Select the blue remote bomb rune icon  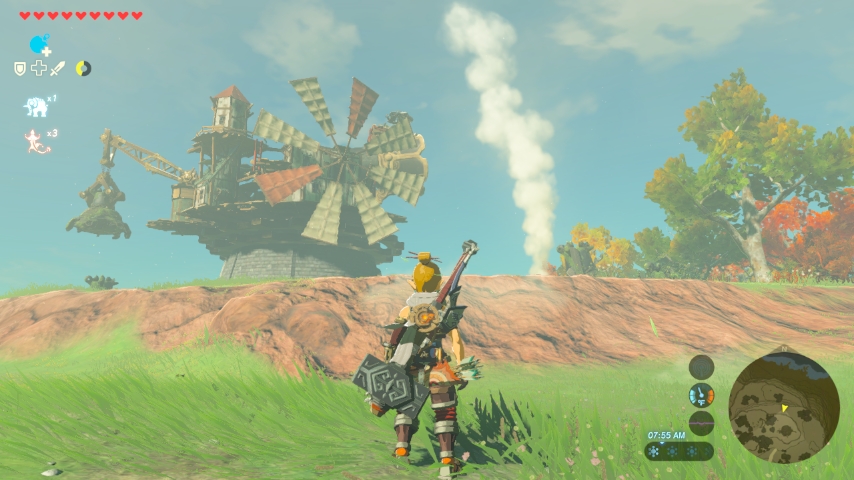point(39,44)
